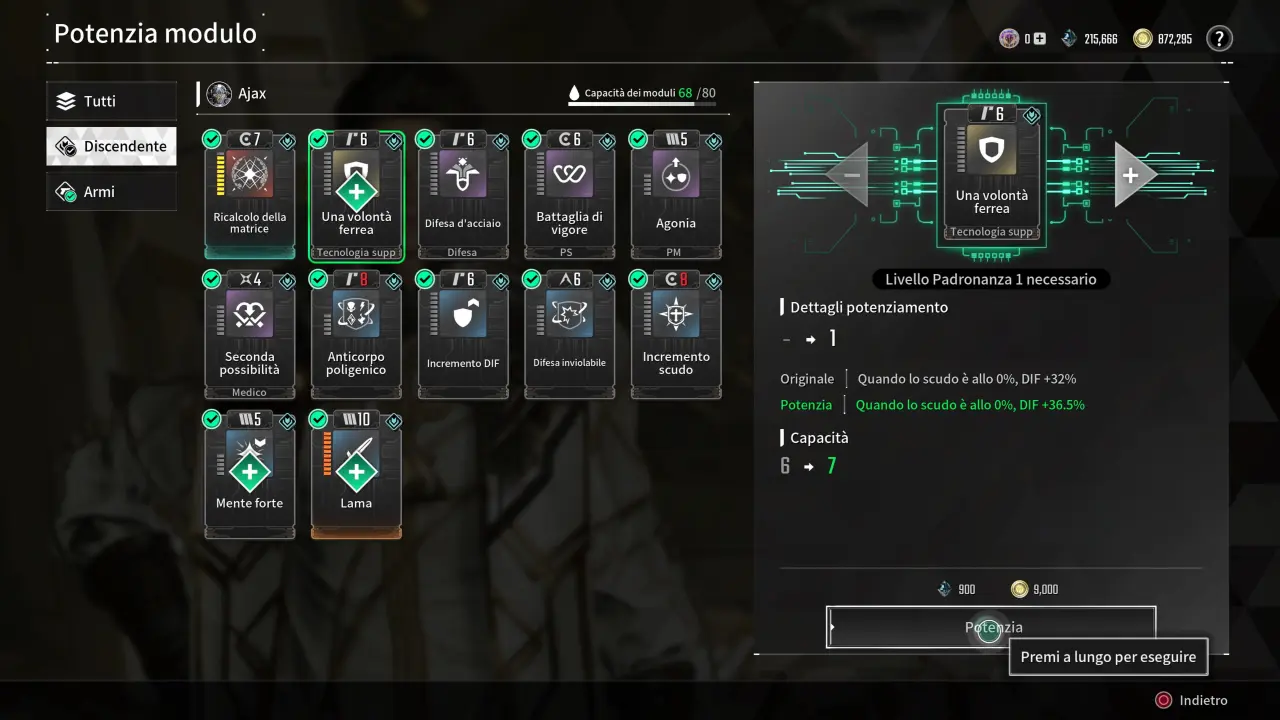Select the Difesa inviolabile module
1280x720 pixels.
pos(569,335)
